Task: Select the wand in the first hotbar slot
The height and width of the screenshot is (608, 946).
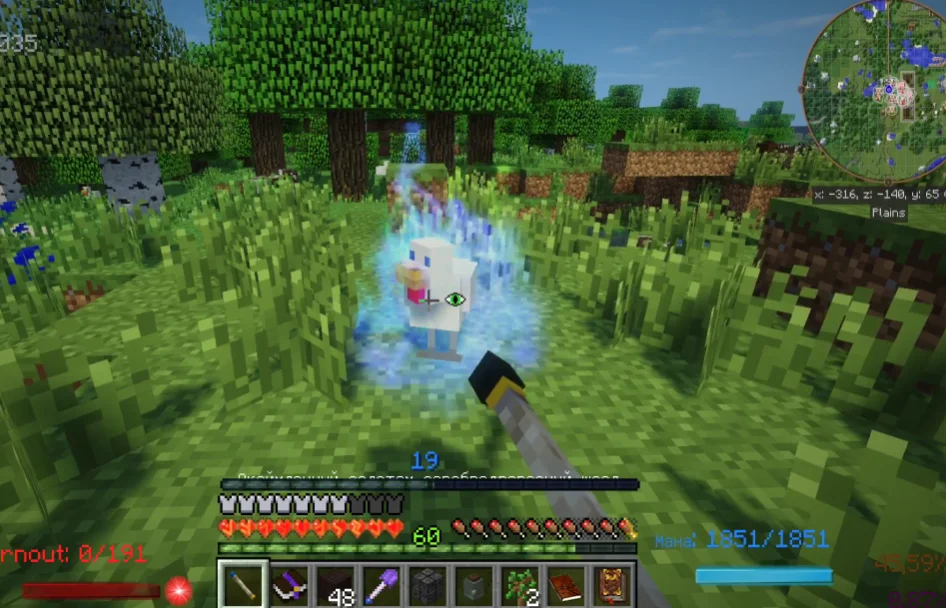Action: pos(244,585)
